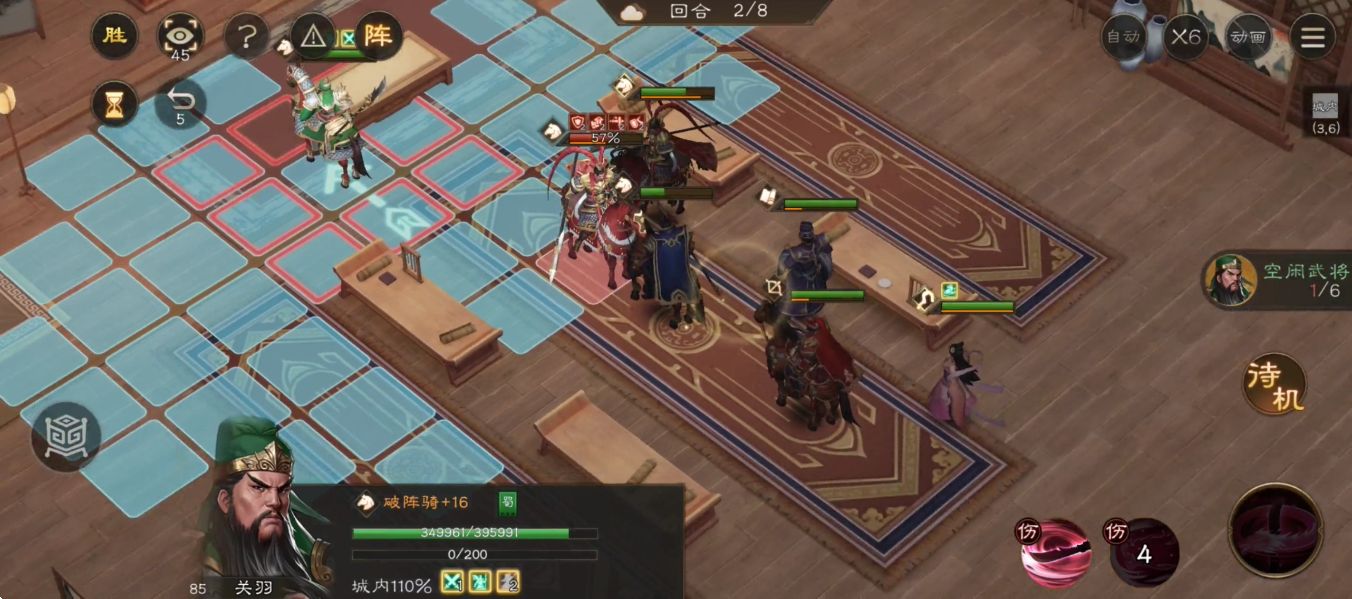Inspect the crossed swords buff icon
This screenshot has height=599, width=1352.
point(453,582)
